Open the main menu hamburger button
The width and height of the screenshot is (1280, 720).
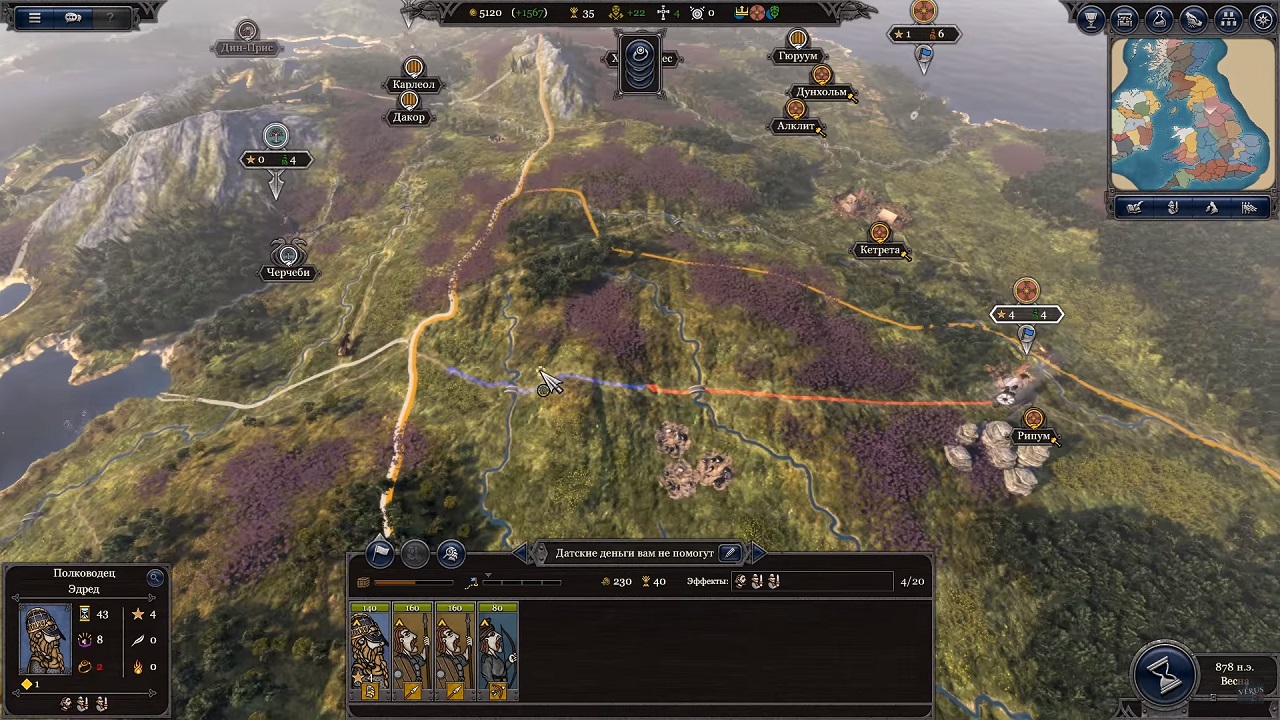[34, 17]
